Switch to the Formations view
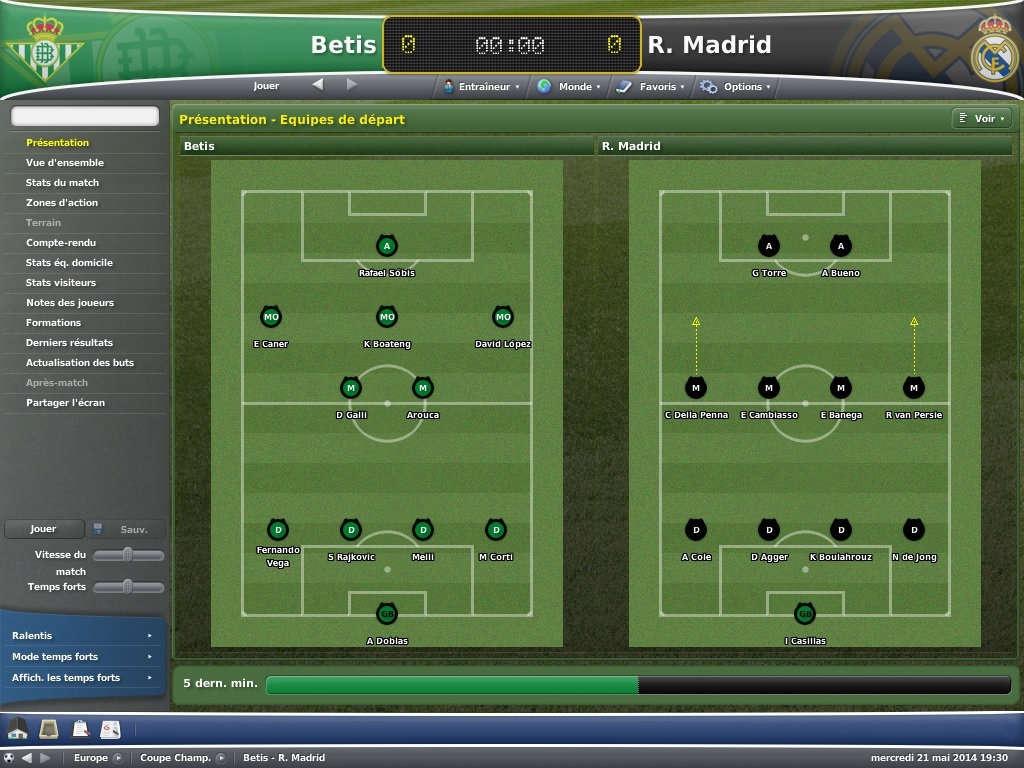This screenshot has width=1024, height=768. (x=54, y=323)
